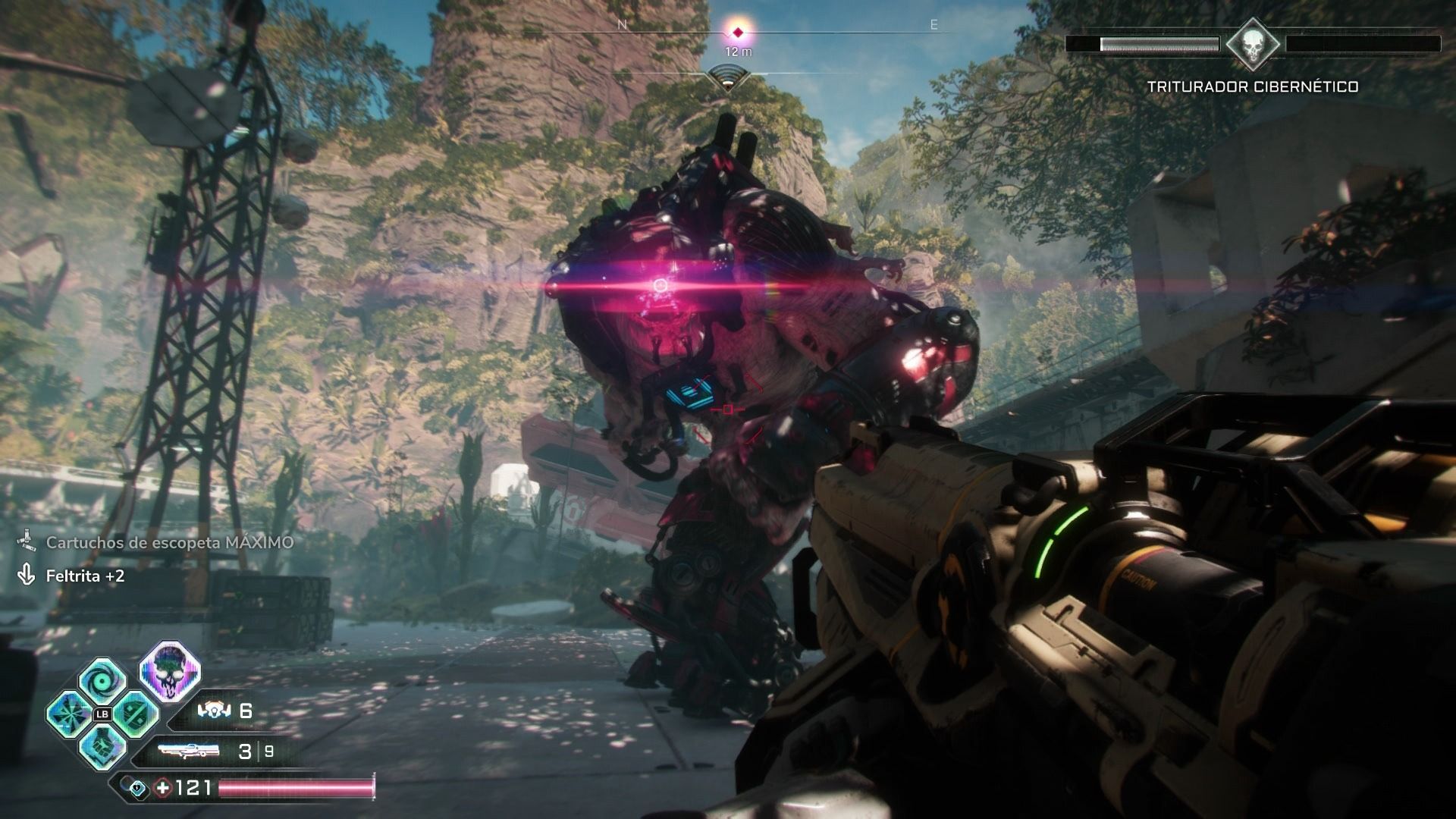Click the red objective marker on compass

coord(737,32)
